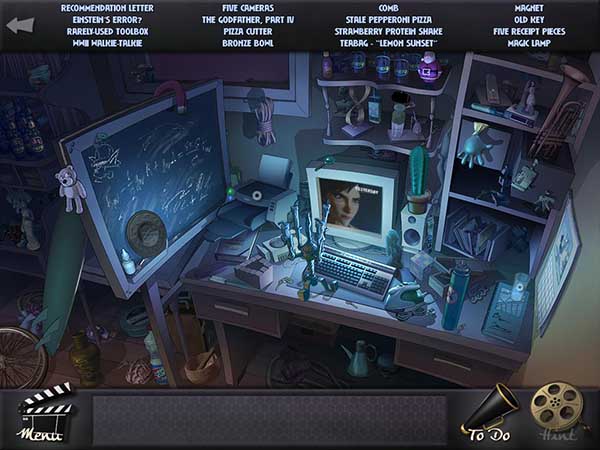This screenshot has width=600, height=450.
Task: Select Einstein's Error? in the list
Action: click(x=107, y=19)
